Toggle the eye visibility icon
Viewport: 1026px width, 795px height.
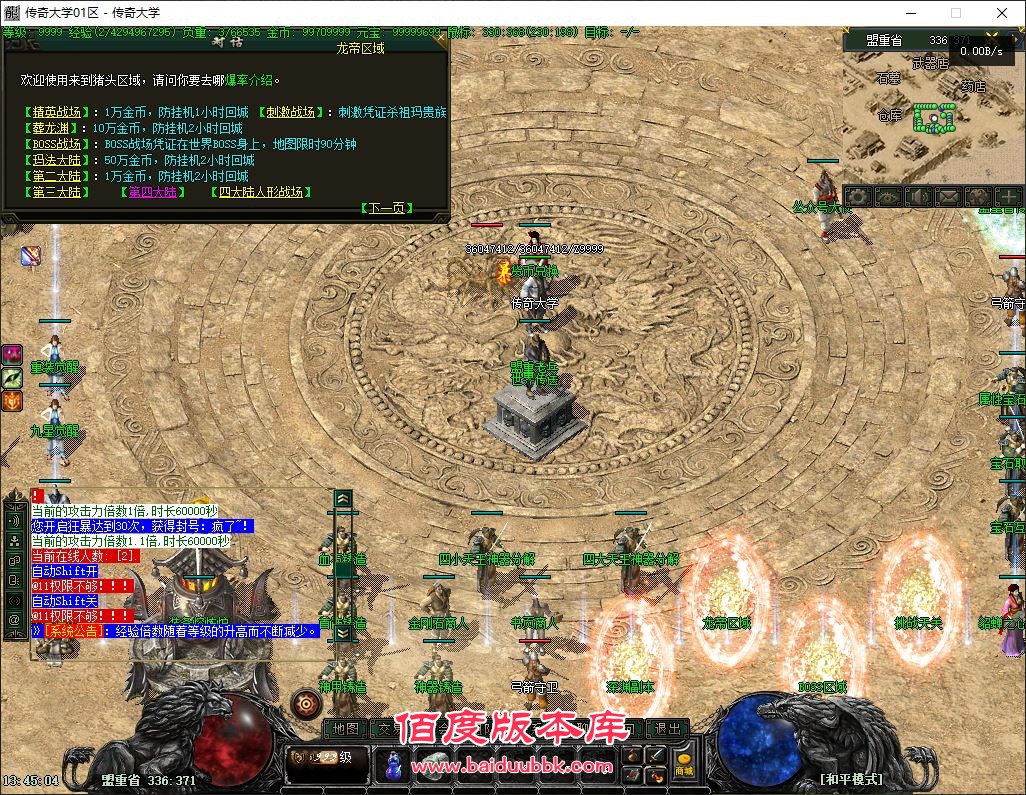click(x=888, y=197)
